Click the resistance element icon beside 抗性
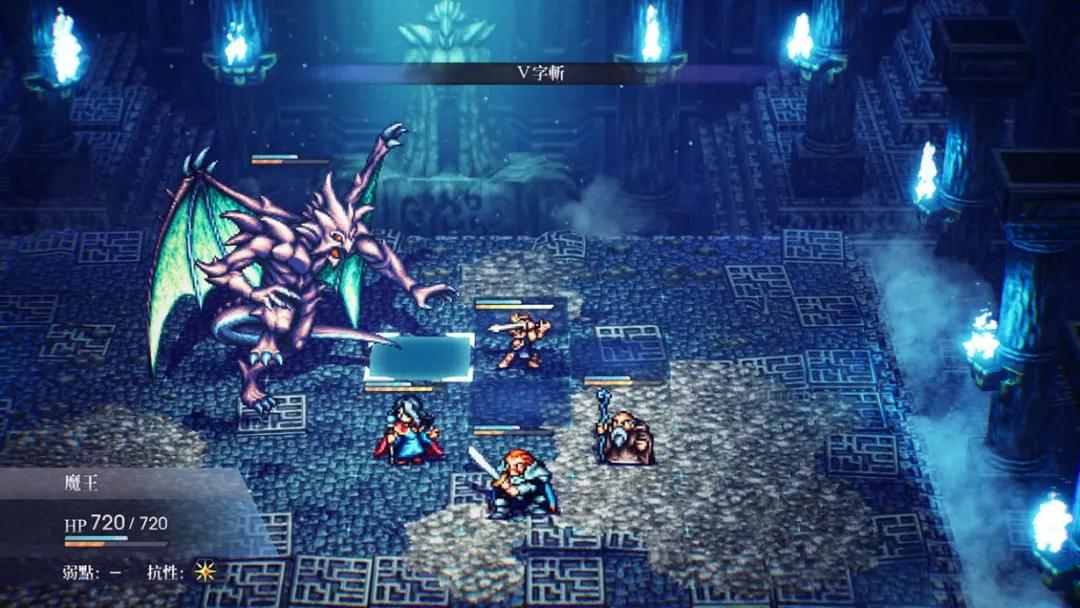This screenshot has width=1080, height=608. (205, 570)
